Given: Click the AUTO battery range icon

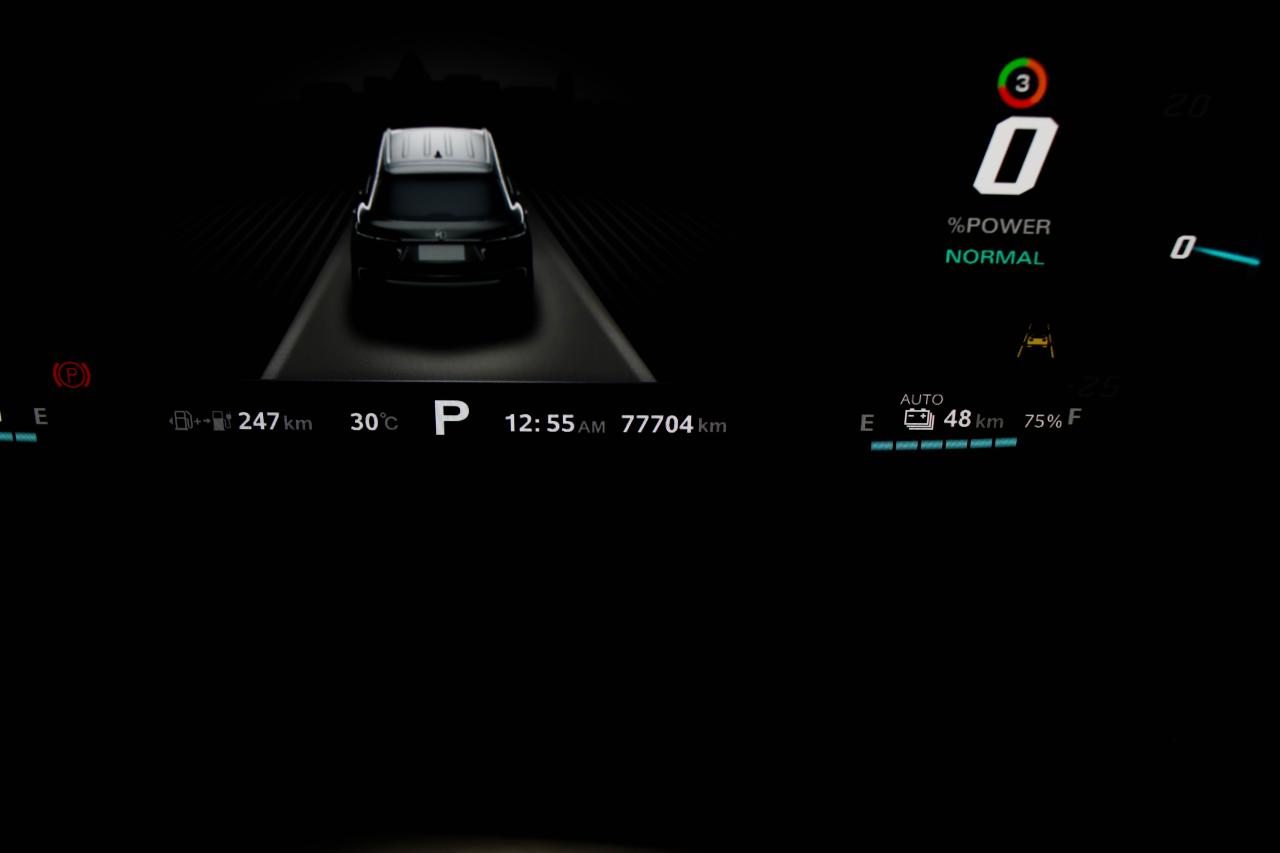Looking at the screenshot, I should pyautogui.click(x=919, y=419).
